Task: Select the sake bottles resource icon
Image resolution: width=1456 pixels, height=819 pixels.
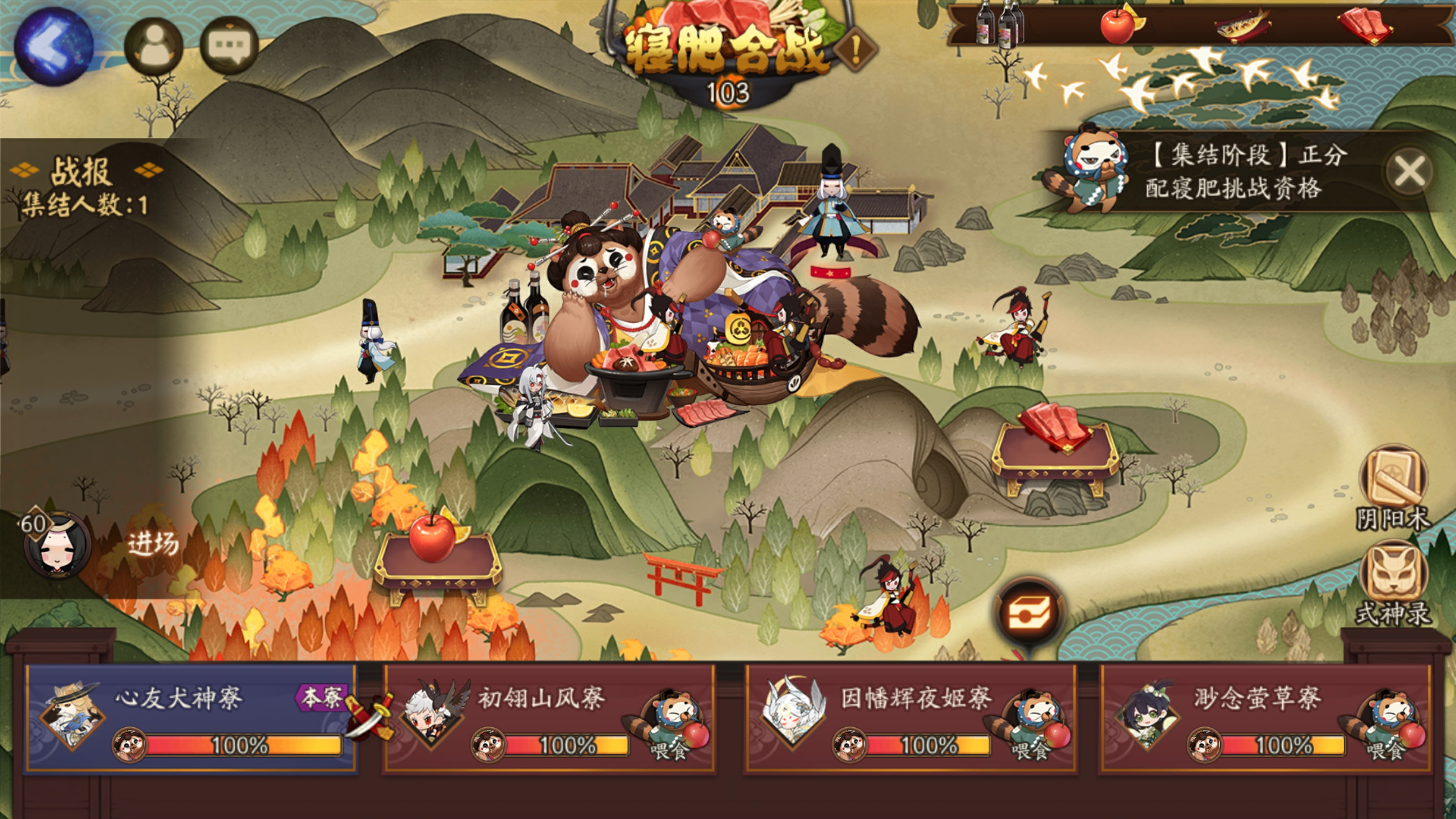Action: [x=1000, y=24]
